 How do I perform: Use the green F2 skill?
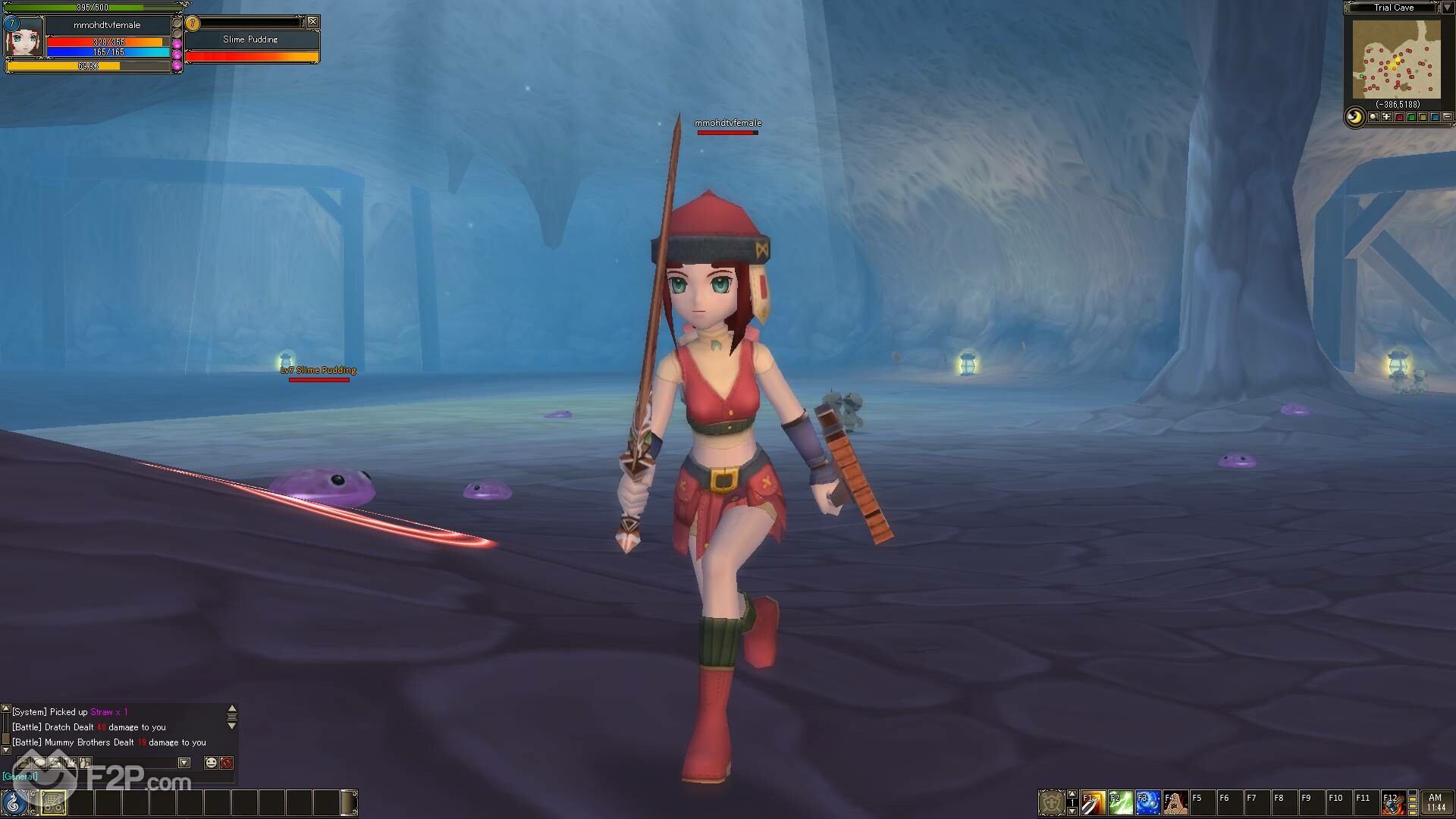(1120, 802)
